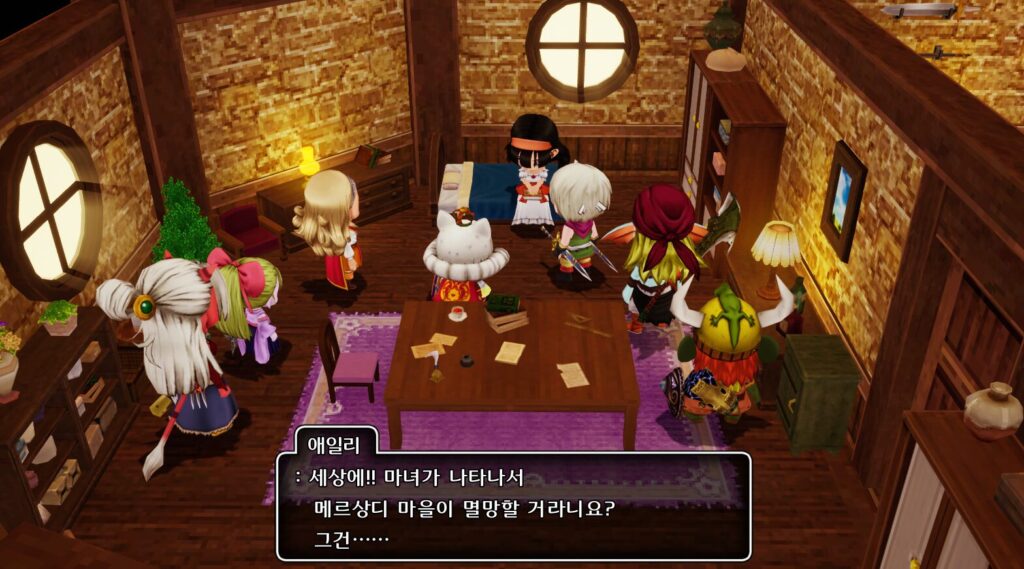Screen dimensions: 1024x569
Task: Advance the dialogue box spoken by 애일리
Action: click(x=513, y=507)
